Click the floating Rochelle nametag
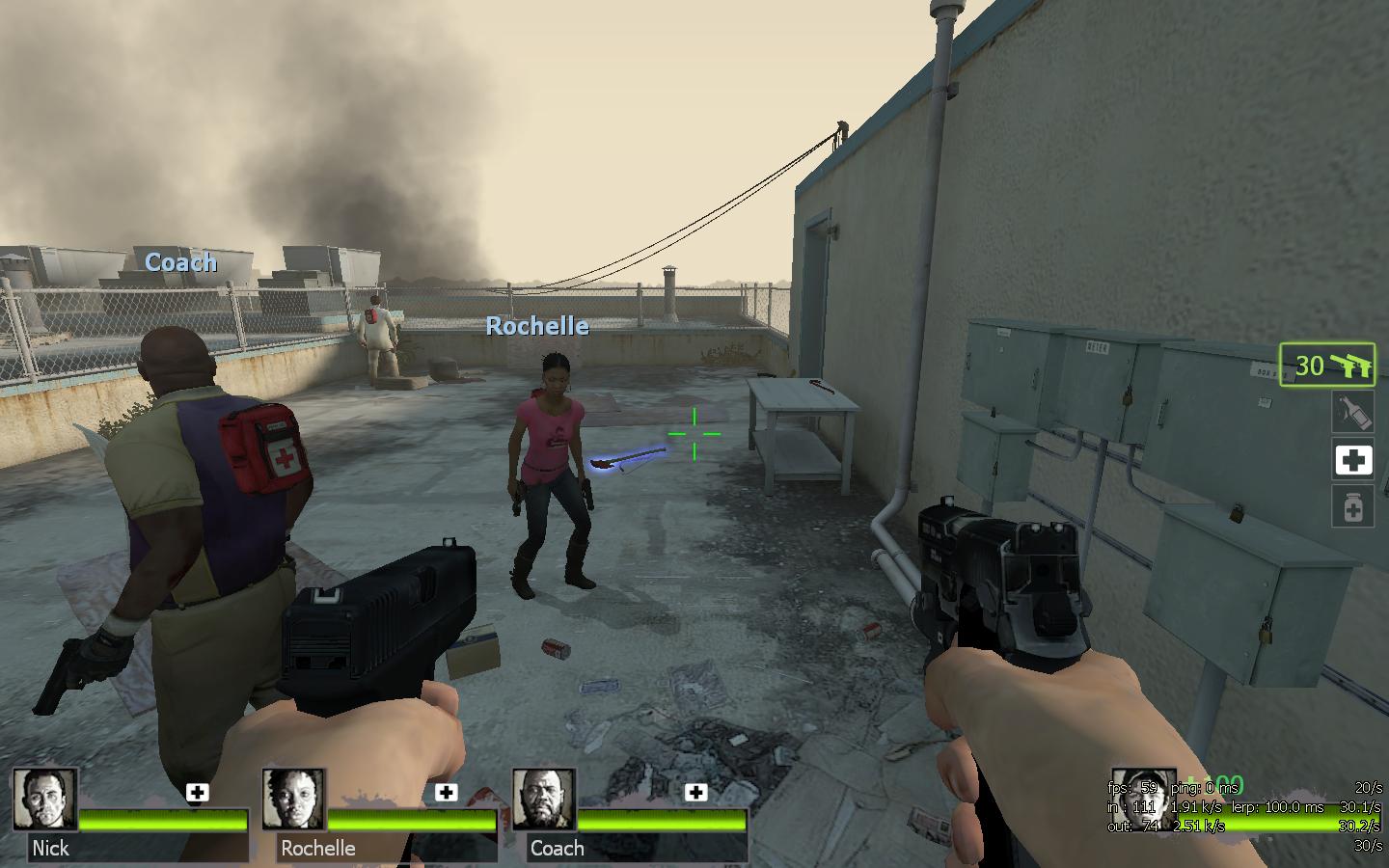The image size is (1389, 868). (537, 326)
